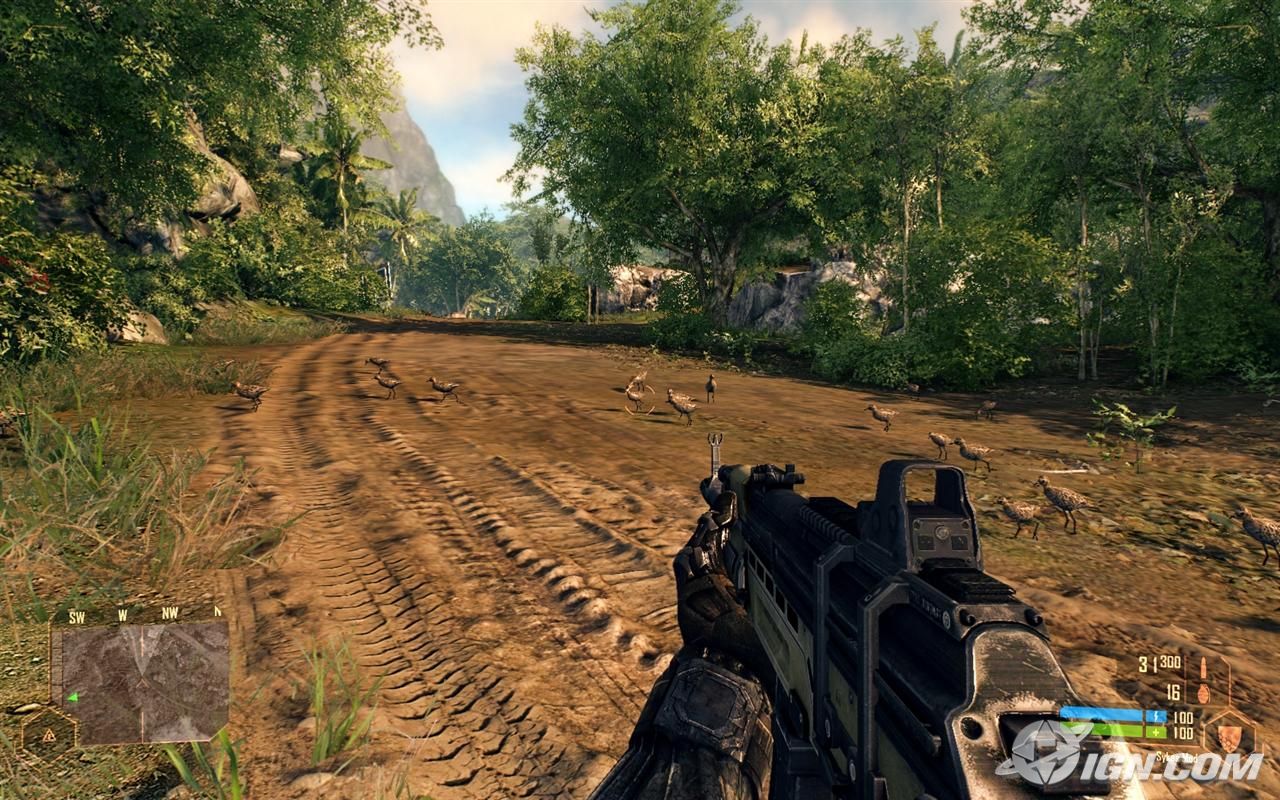Click the bullet ammo type icon
This screenshot has width=1280, height=800.
[1202, 666]
